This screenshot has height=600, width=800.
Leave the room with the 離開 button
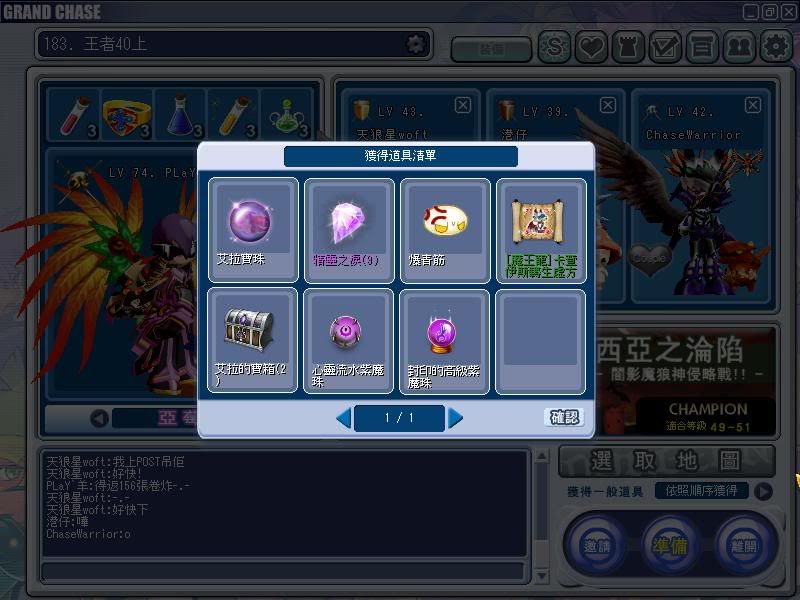(x=744, y=545)
